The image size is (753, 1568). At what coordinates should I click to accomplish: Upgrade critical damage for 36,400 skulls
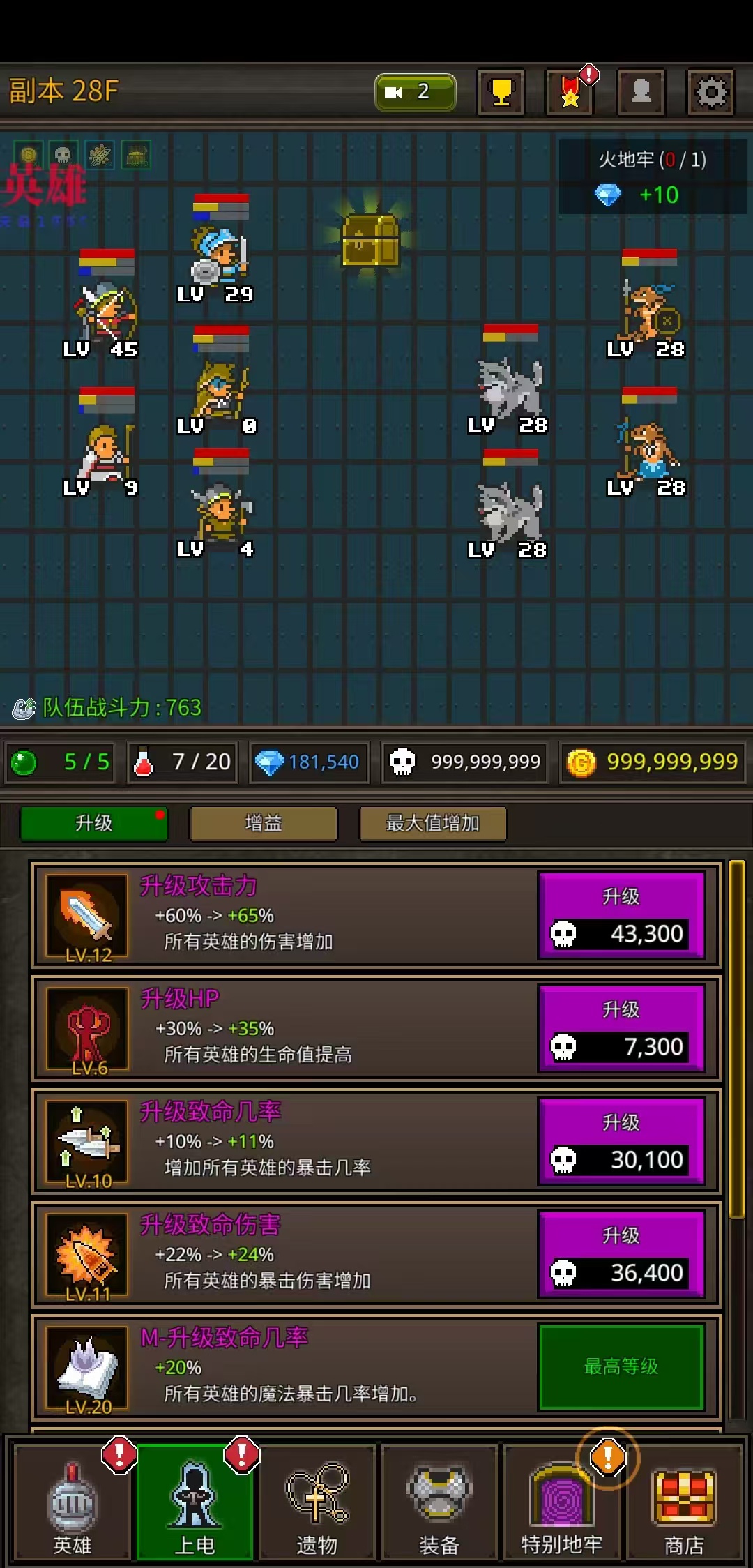[x=621, y=1254]
